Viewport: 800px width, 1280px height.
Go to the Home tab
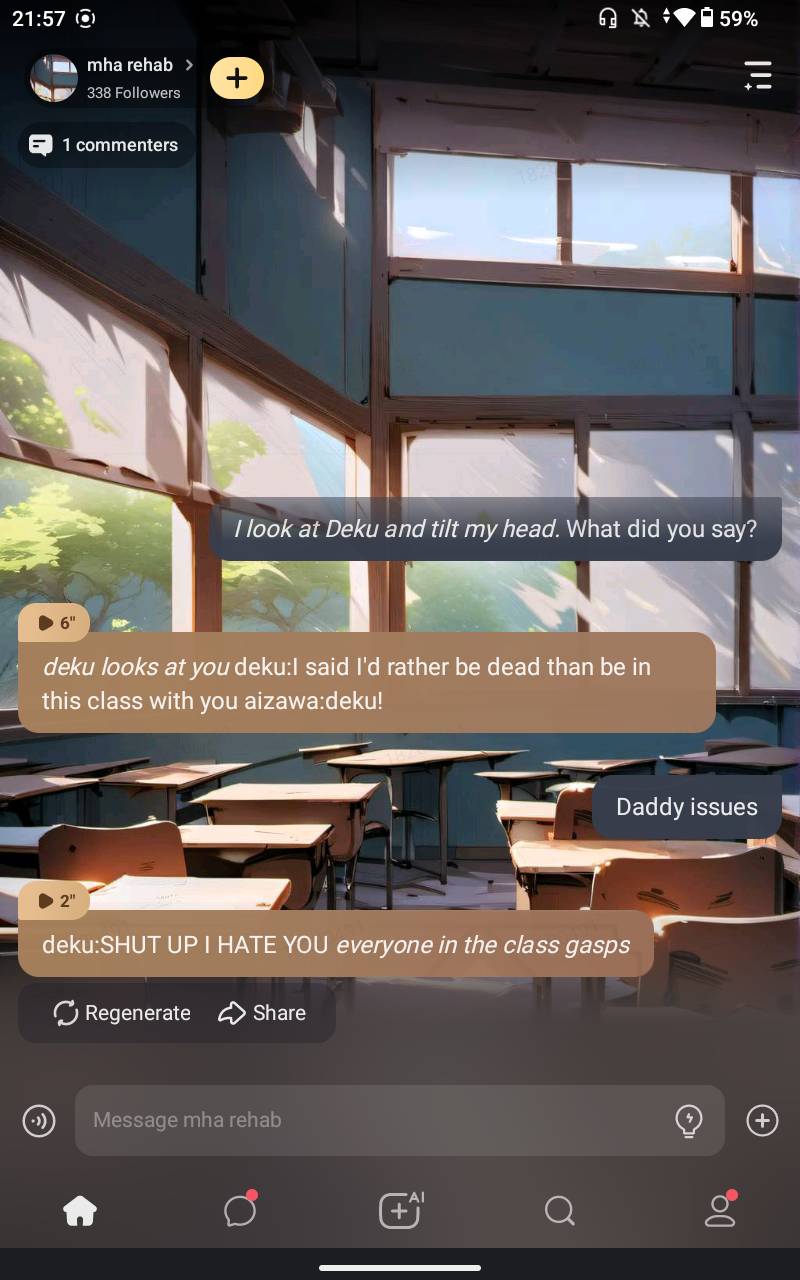(x=80, y=1211)
